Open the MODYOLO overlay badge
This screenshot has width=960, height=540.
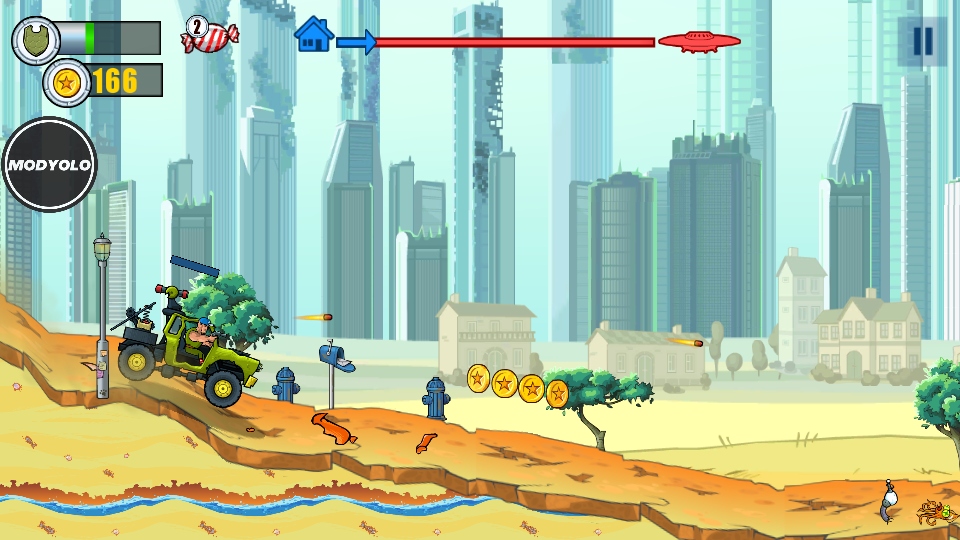pyautogui.click(x=48, y=165)
